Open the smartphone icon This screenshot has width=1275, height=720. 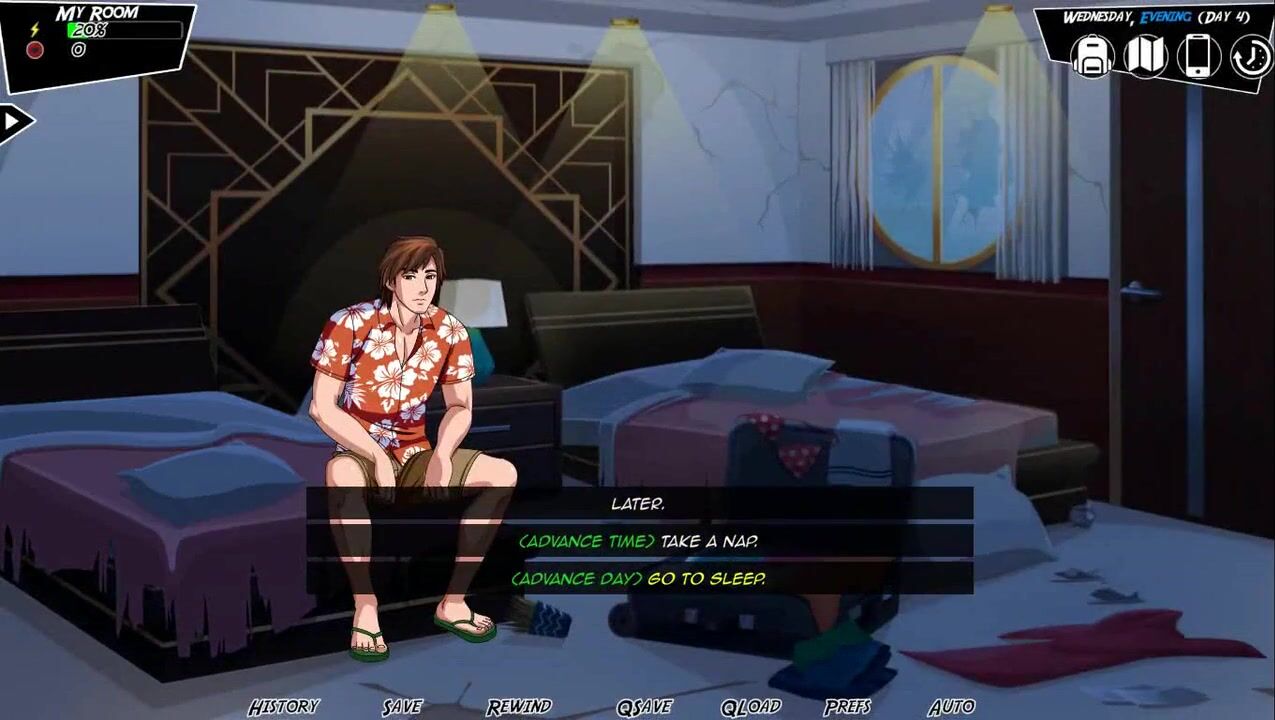(1198, 56)
